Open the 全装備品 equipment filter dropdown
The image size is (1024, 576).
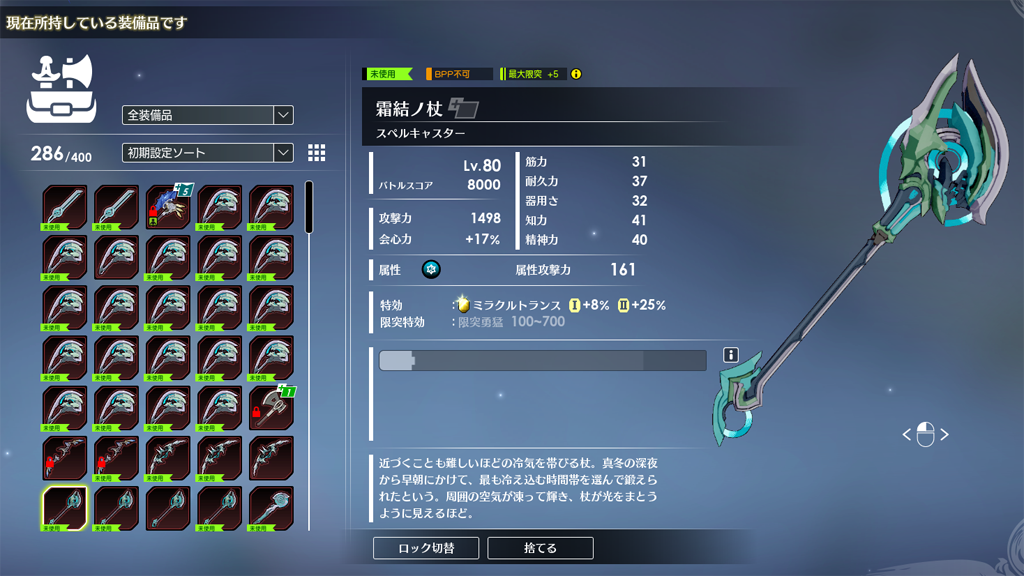pyautogui.click(x=207, y=115)
